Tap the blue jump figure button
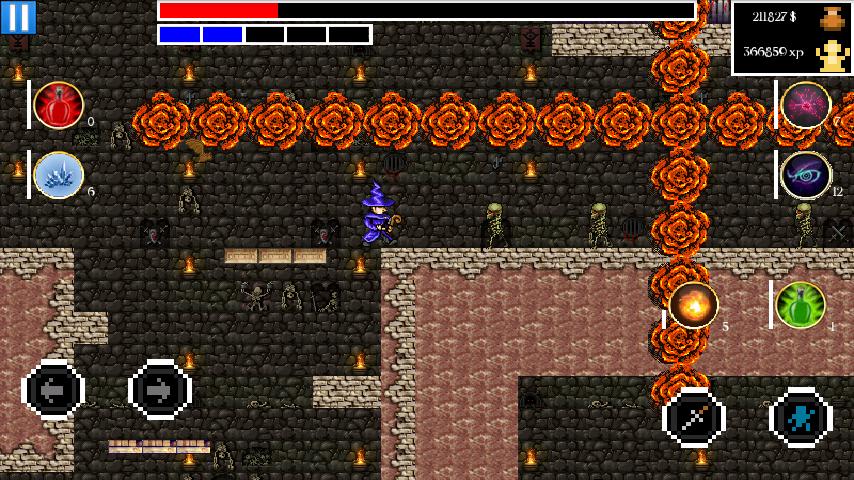854x480 pixels. point(801,417)
